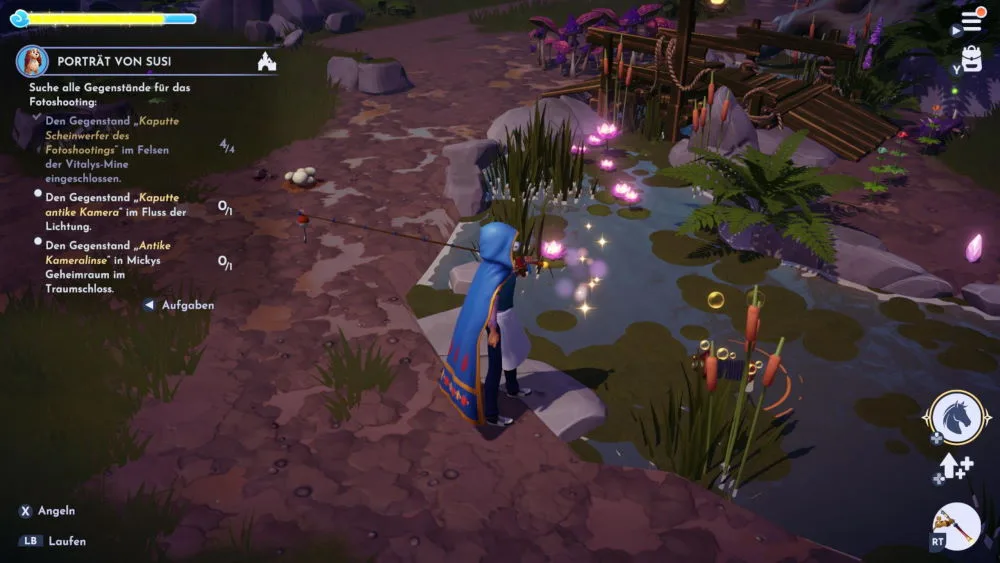The height and width of the screenshot is (563, 1000).
Task: Select the "Antike Kameralinse" objective
Action: click(115, 268)
